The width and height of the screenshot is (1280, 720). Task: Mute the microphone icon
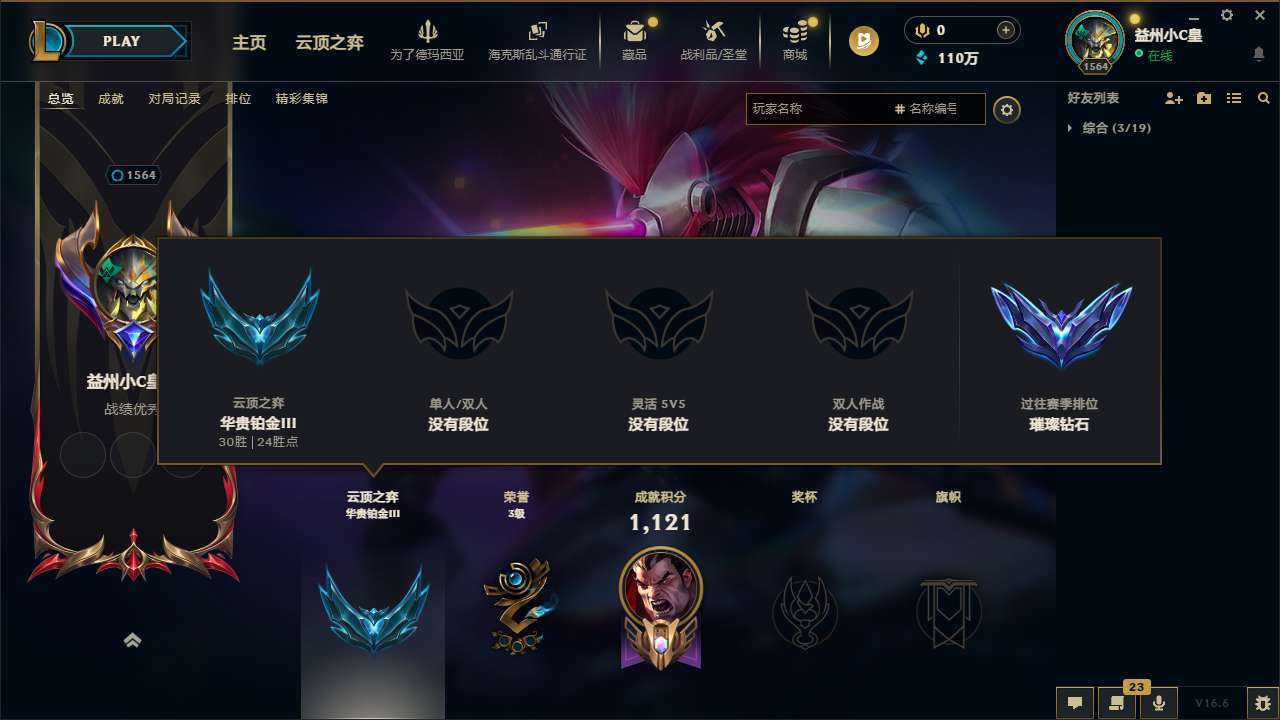tap(1158, 703)
